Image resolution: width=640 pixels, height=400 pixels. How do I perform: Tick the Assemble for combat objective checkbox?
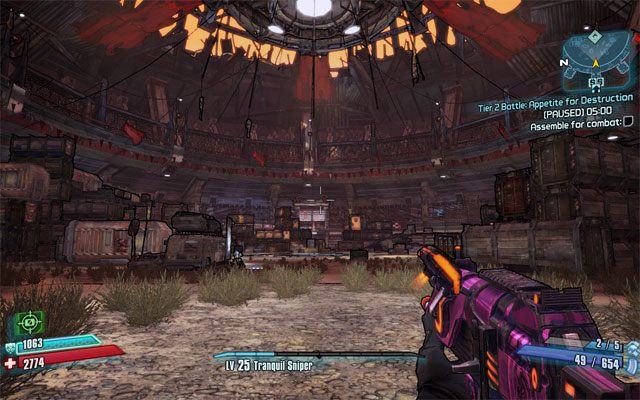[x=627, y=124]
